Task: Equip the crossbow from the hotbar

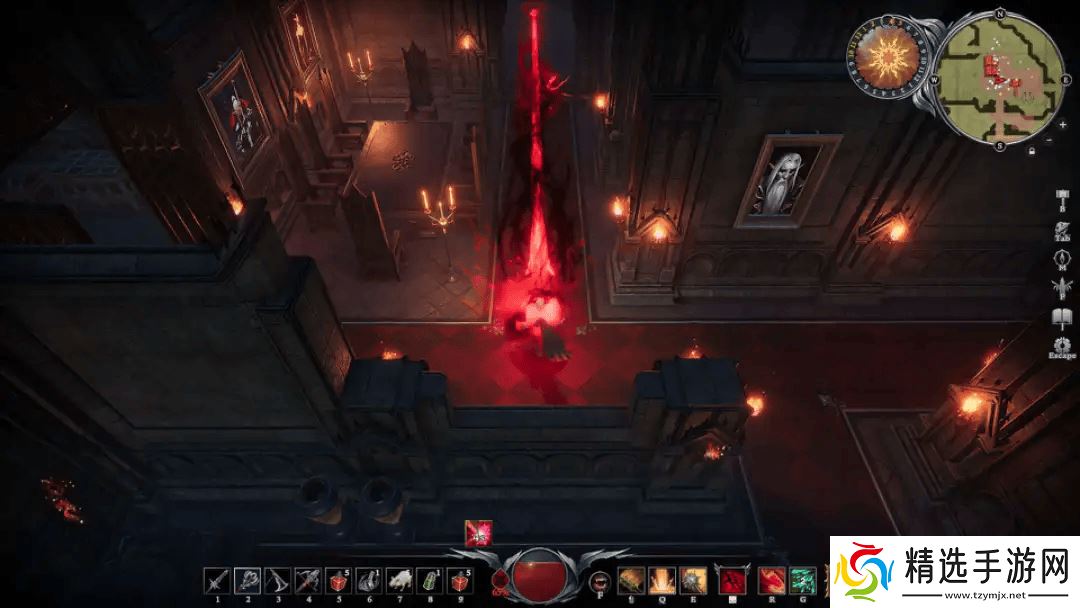Action: point(277,580)
